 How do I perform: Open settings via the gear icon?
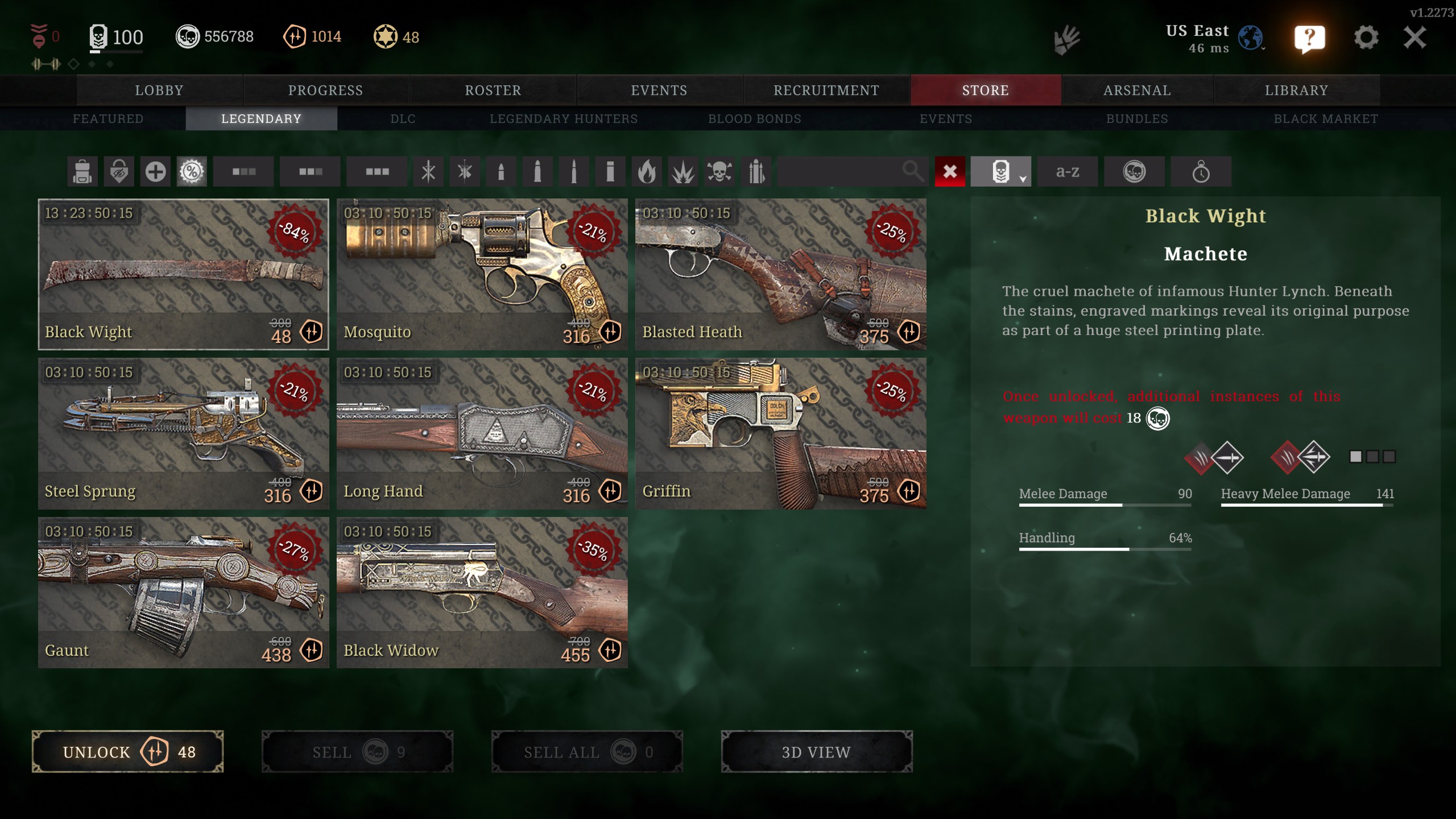1366,38
